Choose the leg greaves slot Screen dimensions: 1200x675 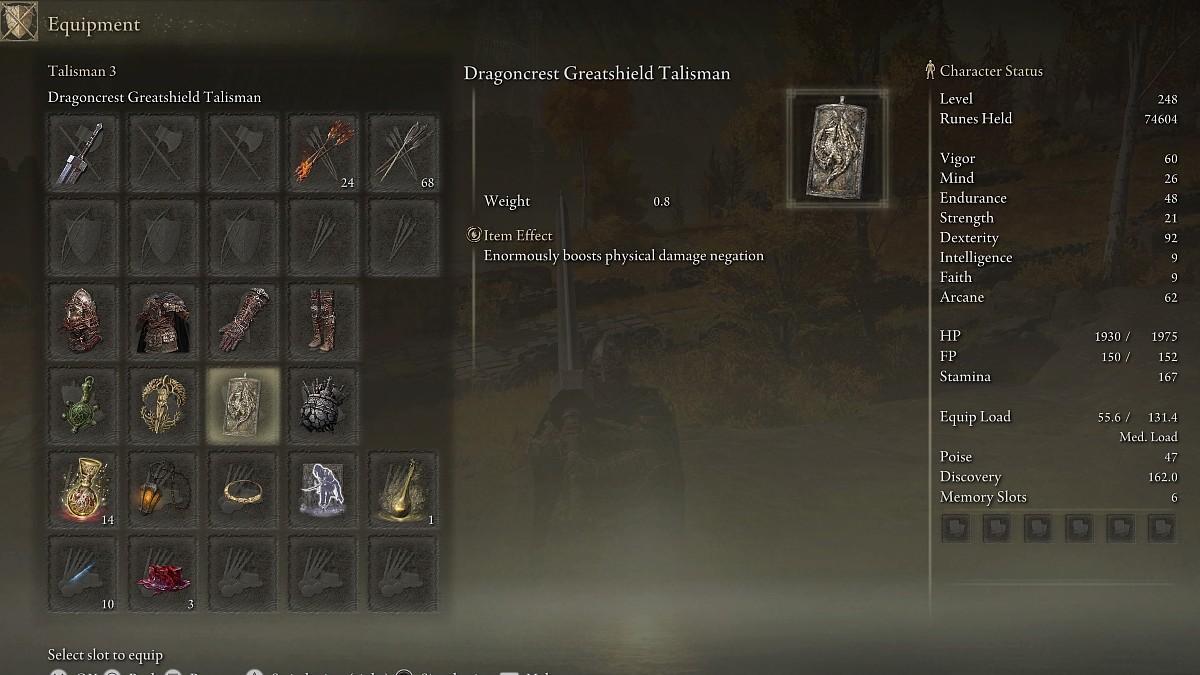pyautogui.click(x=323, y=321)
